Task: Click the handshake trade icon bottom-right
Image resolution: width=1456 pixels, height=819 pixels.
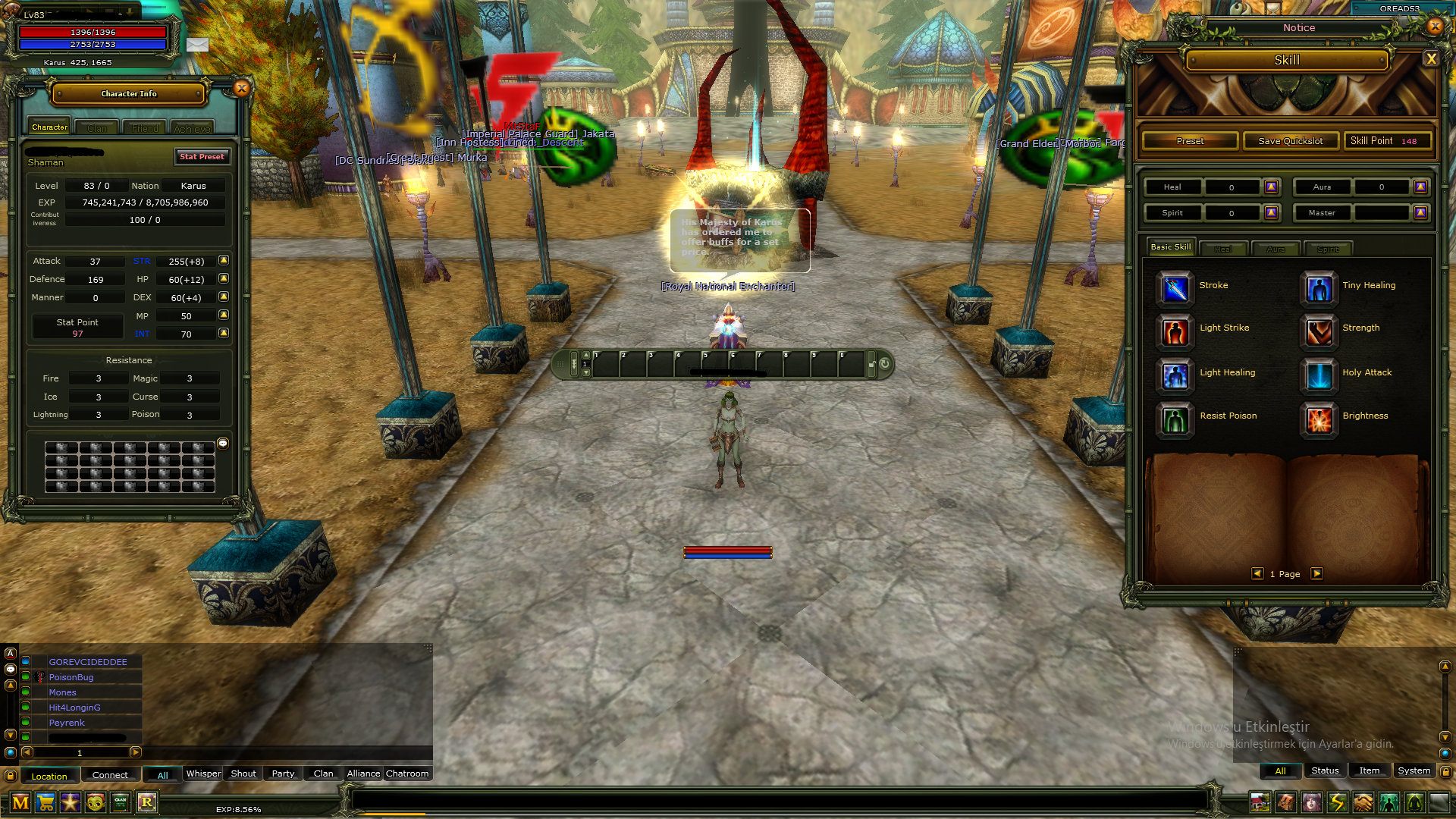Action: [1362, 802]
